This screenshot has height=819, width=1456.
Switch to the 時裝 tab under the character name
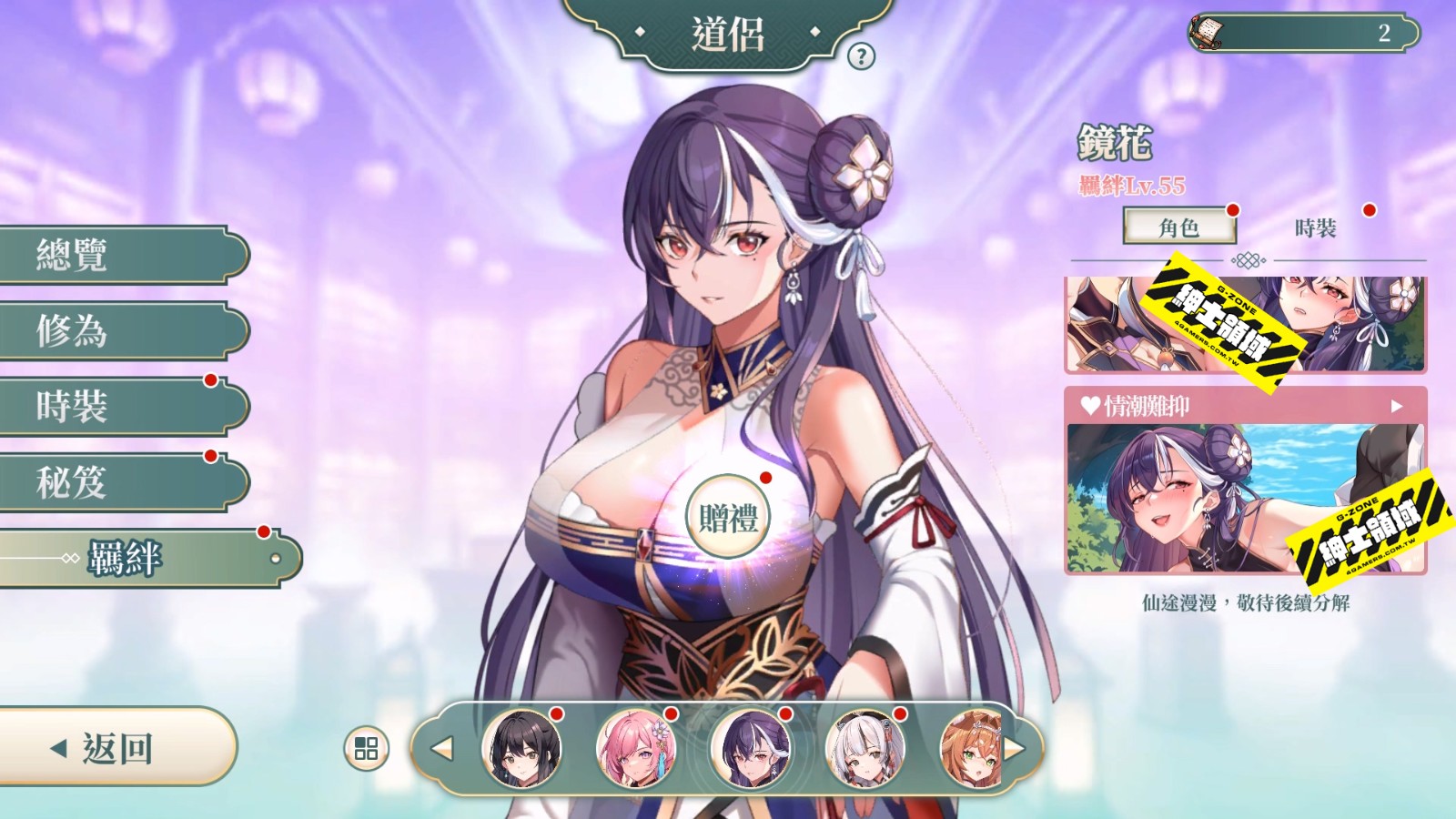1316,227
